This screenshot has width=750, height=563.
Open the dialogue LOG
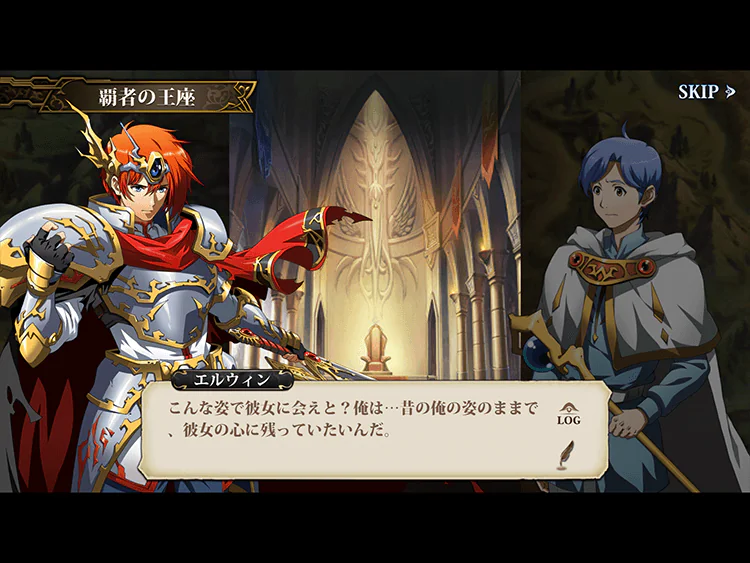click(x=568, y=414)
